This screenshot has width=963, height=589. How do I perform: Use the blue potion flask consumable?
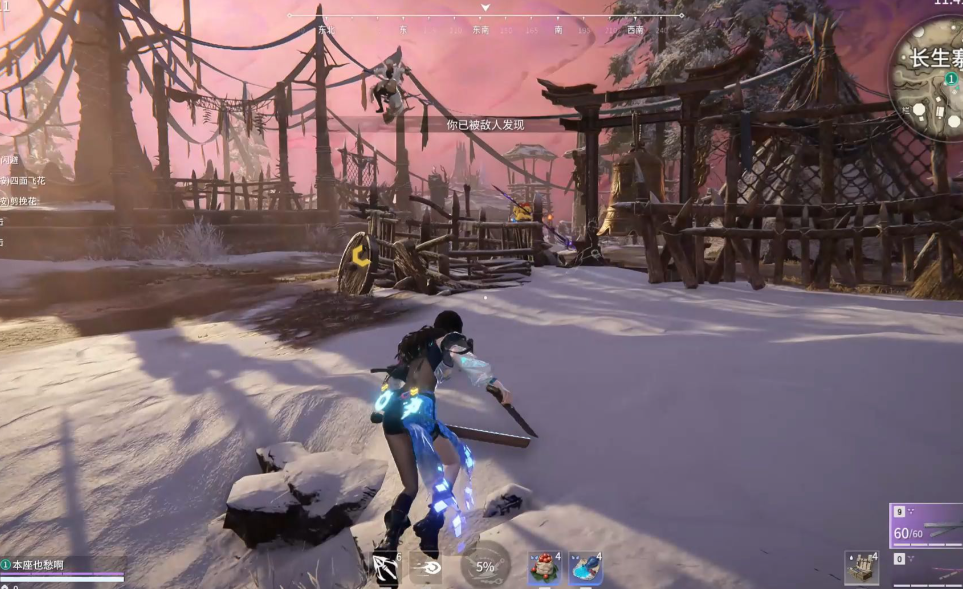pos(585,568)
